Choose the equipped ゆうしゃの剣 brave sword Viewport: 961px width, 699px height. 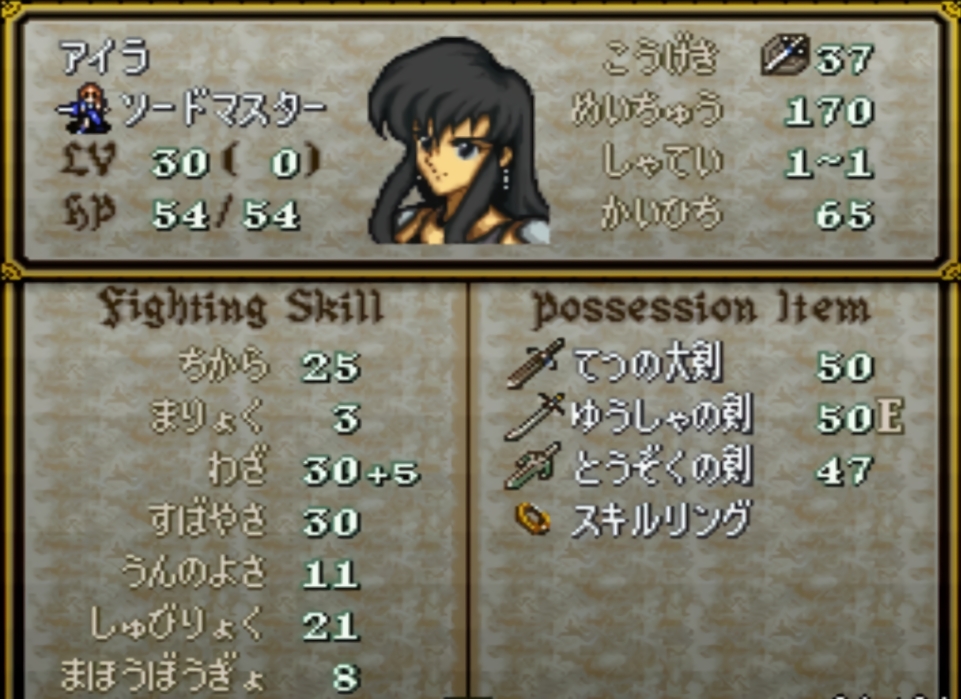tap(661, 417)
